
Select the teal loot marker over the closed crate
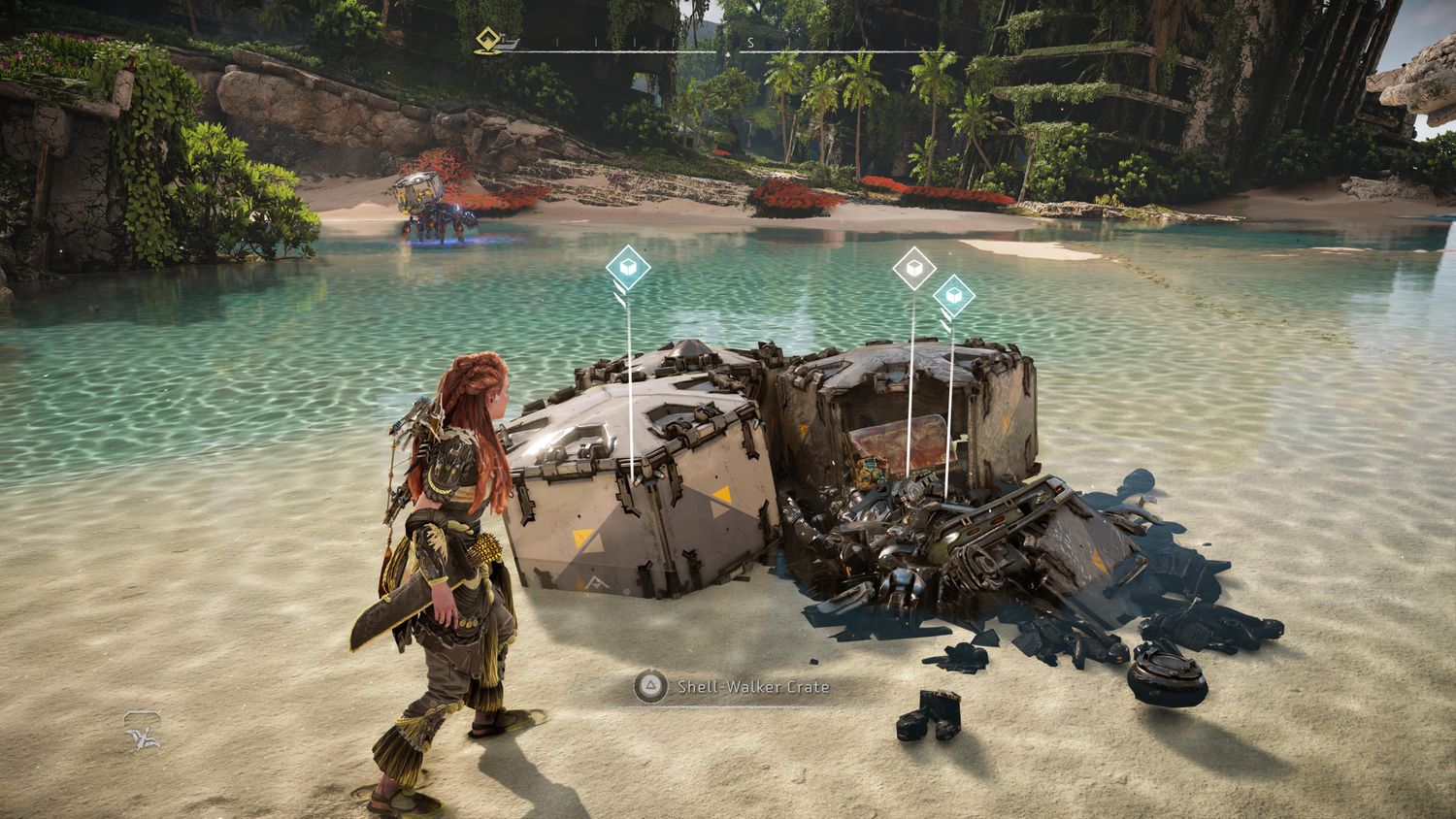pyautogui.click(x=628, y=268)
